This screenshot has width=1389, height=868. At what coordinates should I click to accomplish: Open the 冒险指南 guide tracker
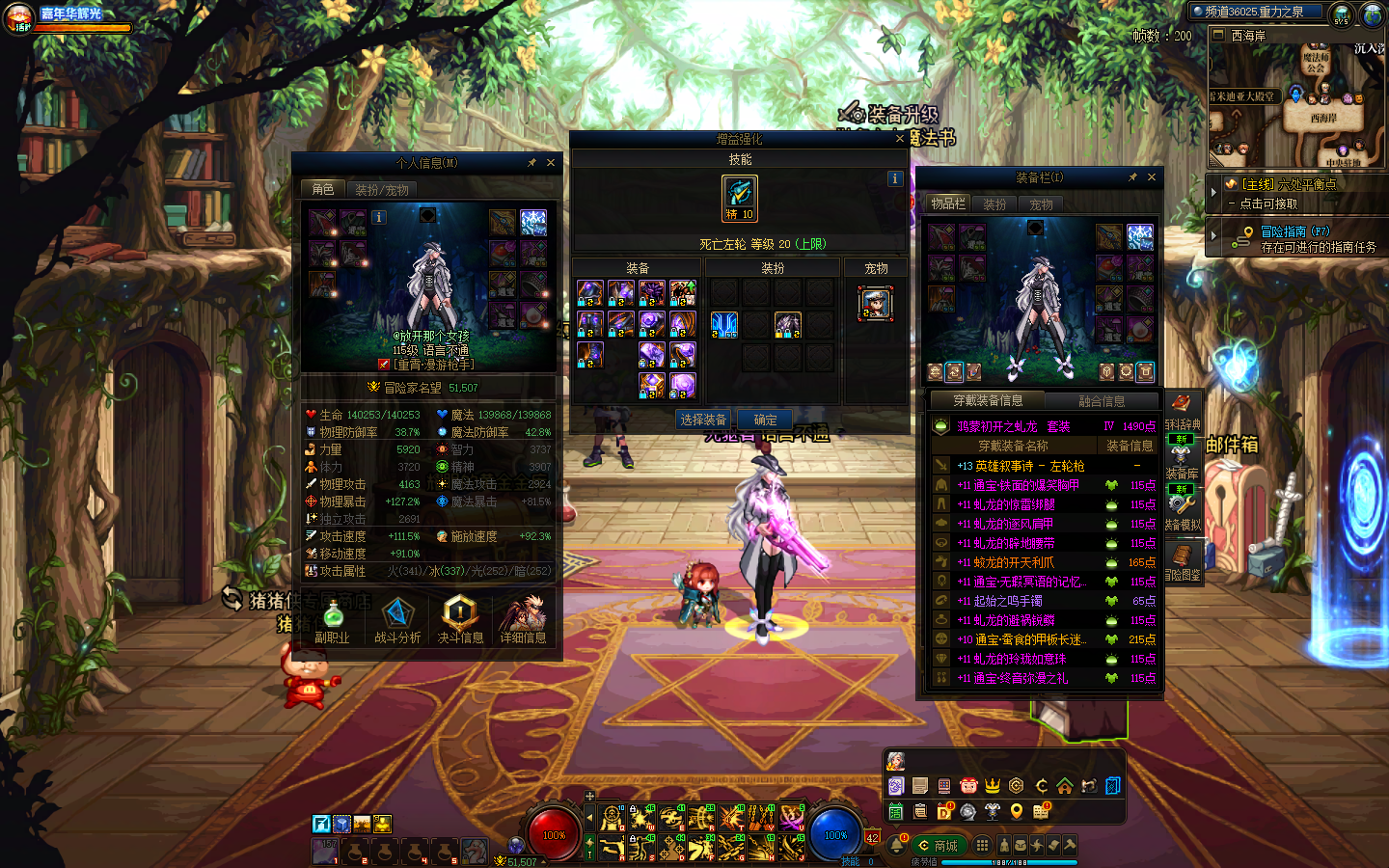pos(1294,231)
